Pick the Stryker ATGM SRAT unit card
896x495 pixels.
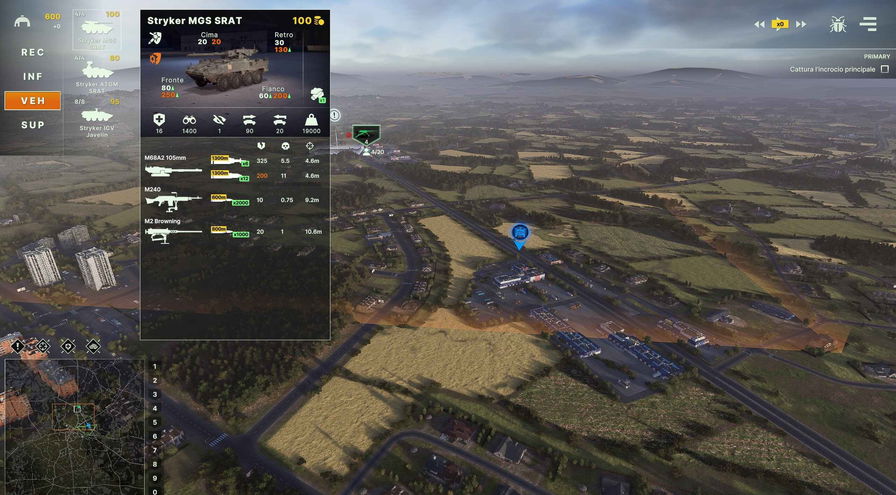point(97,72)
